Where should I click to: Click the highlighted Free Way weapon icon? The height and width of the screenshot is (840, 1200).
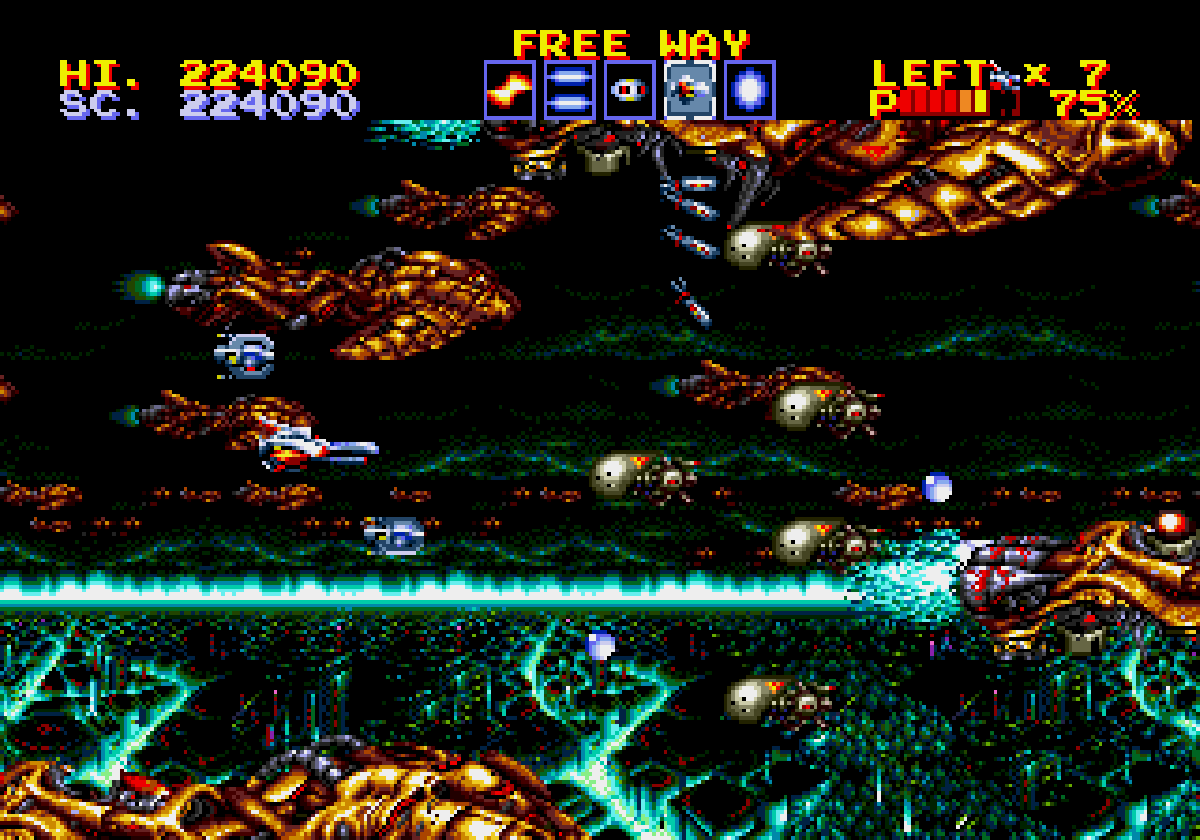click(689, 90)
